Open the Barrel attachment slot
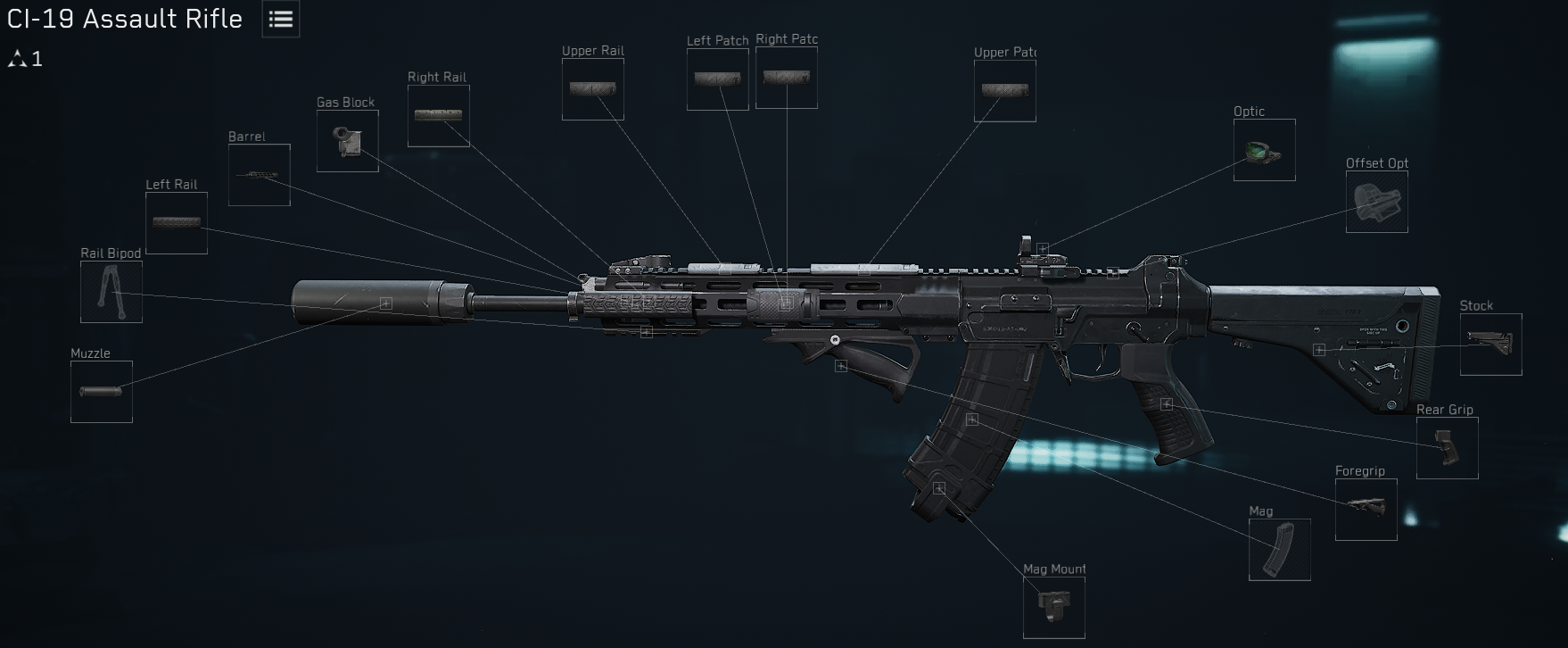Viewport: 1568px width, 648px height. 259,174
